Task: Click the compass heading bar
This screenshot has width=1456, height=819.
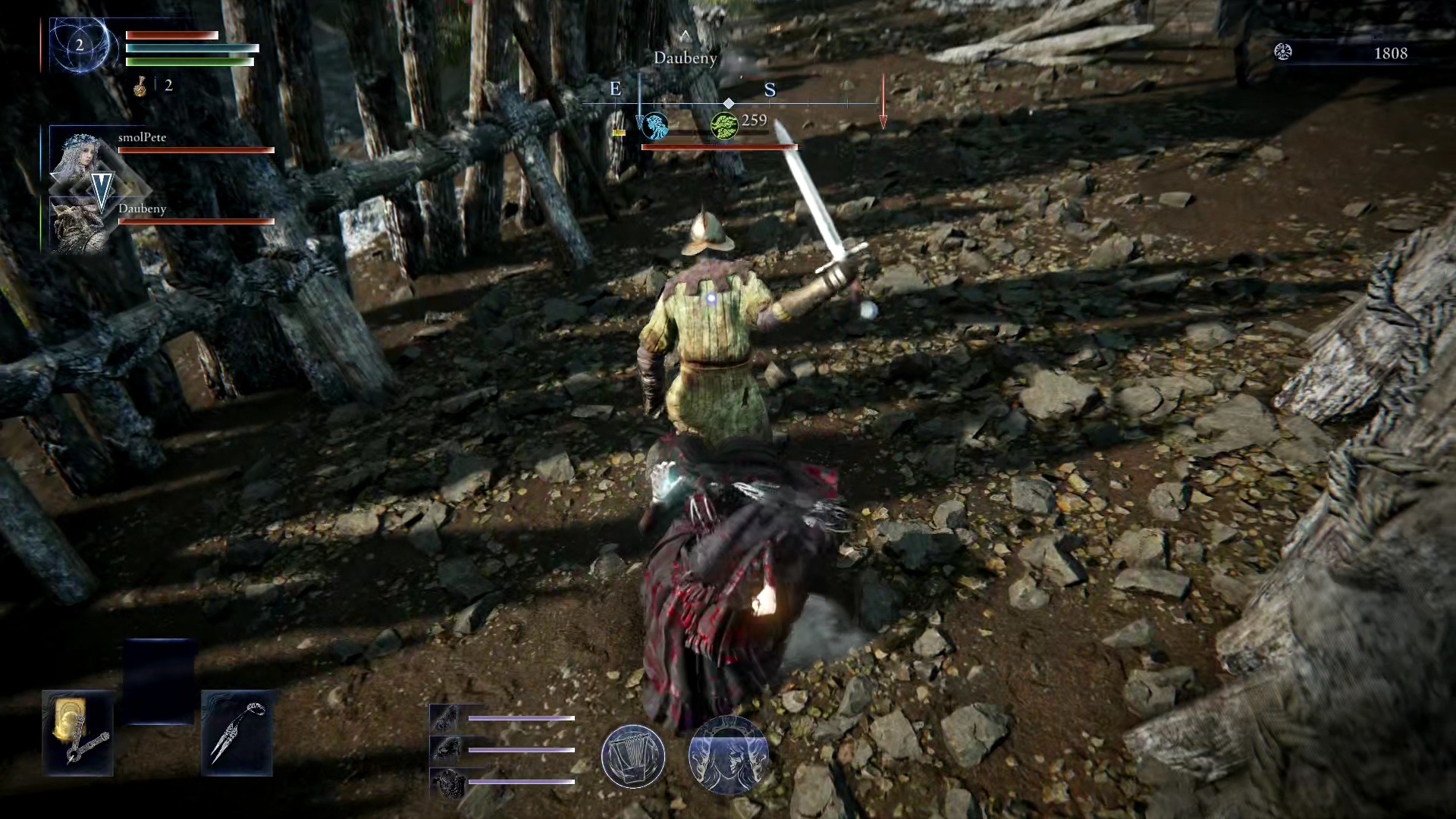Action: click(x=728, y=103)
